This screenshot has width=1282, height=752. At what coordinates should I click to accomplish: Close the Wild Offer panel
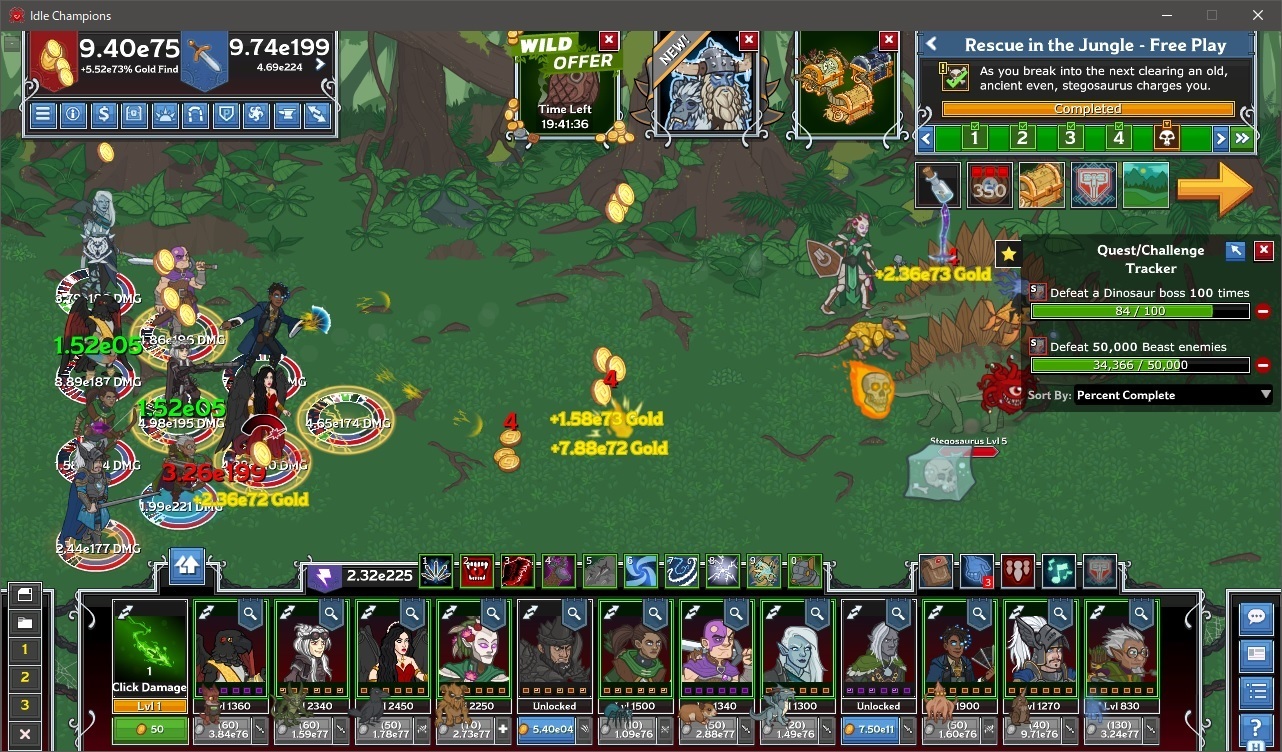608,41
